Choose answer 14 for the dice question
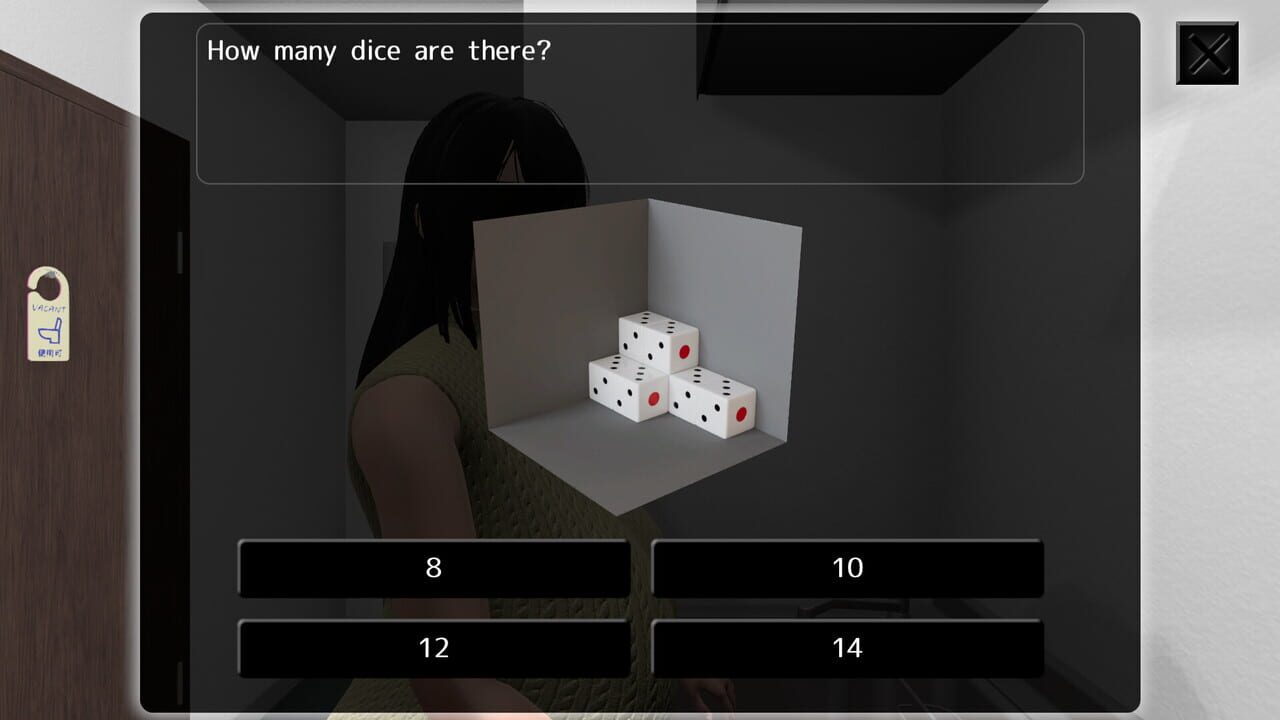 coord(847,648)
